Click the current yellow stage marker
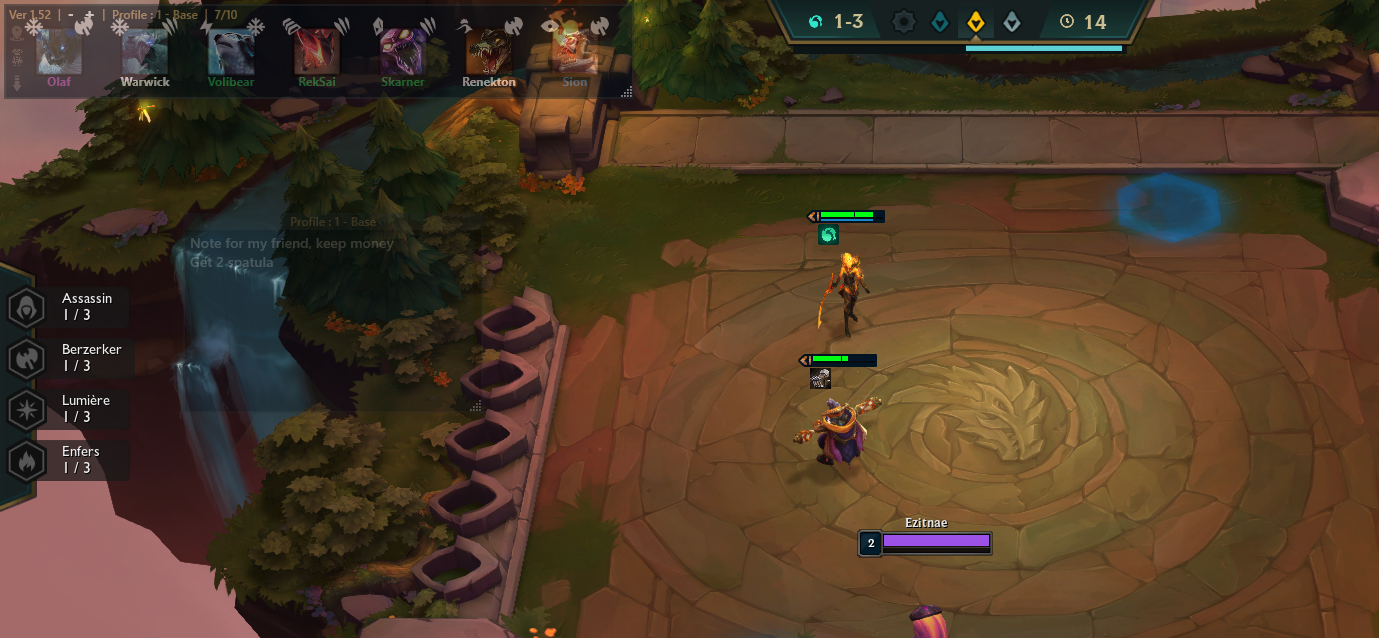The image size is (1379, 638). tap(975, 21)
